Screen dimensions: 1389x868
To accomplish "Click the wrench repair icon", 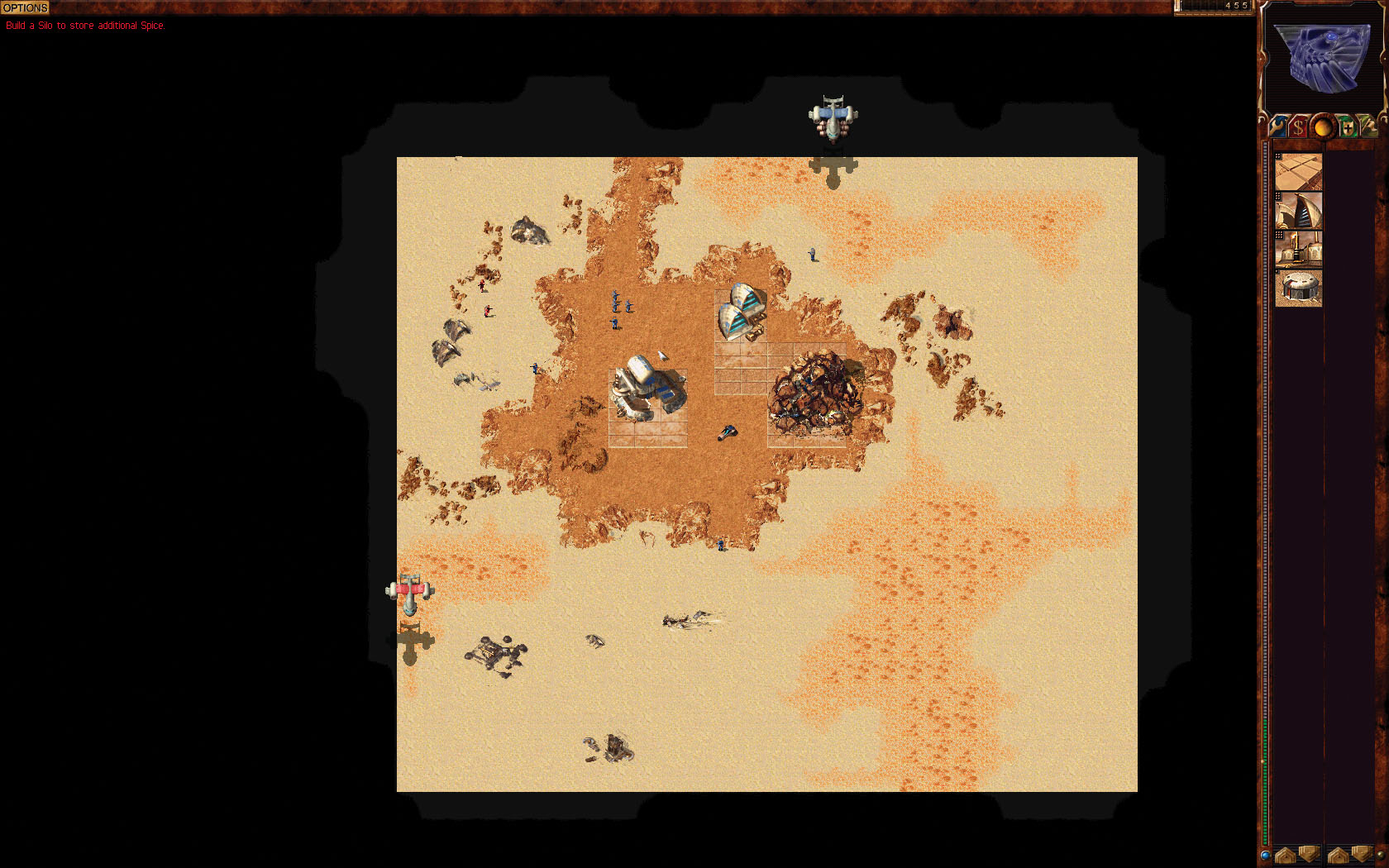I will tap(1277, 127).
